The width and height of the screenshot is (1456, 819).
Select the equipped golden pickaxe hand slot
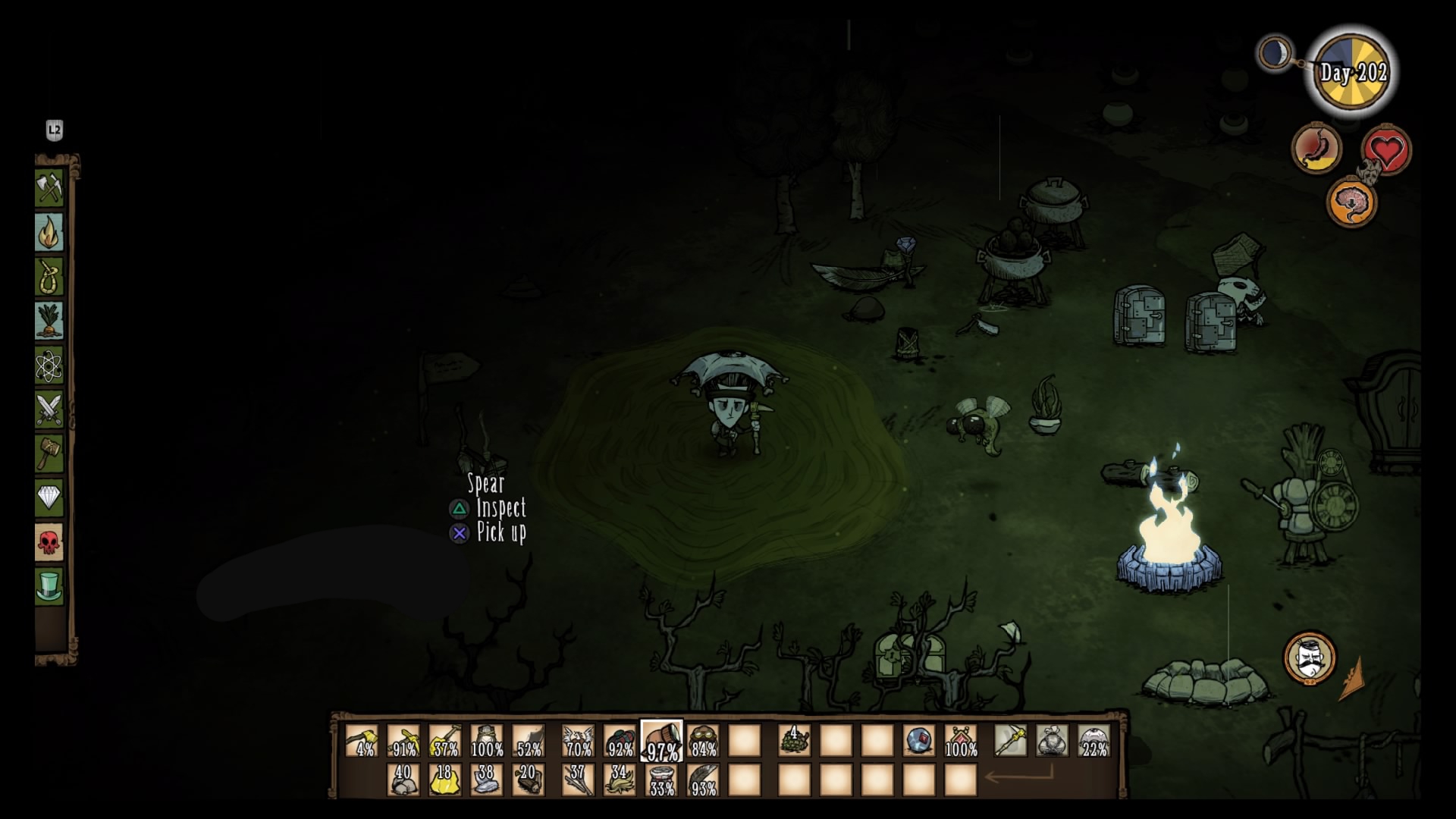[1010, 740]
